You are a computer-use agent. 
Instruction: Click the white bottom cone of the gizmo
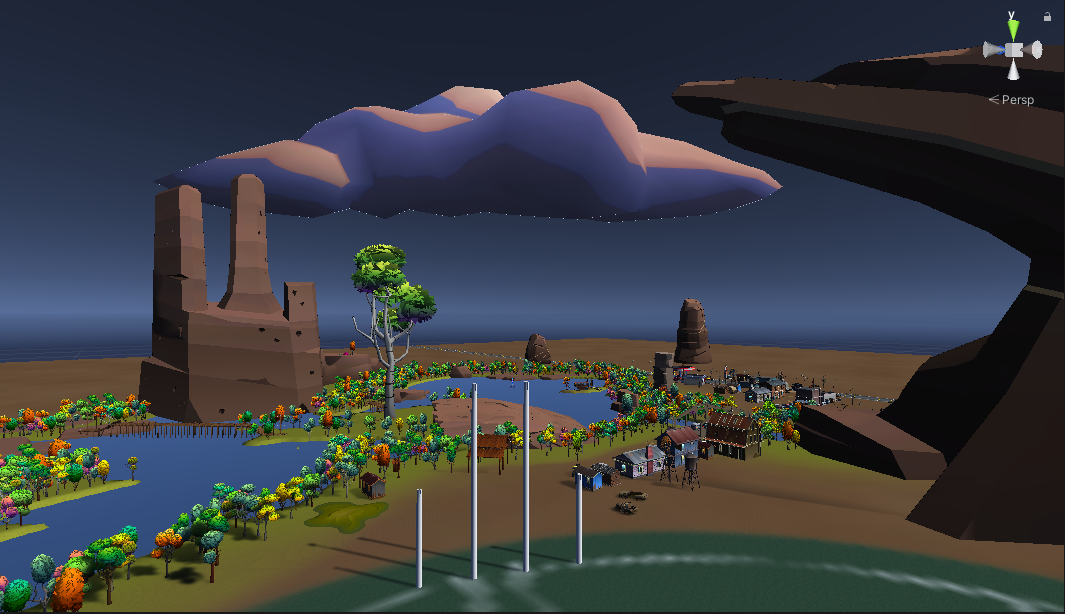1013,70
